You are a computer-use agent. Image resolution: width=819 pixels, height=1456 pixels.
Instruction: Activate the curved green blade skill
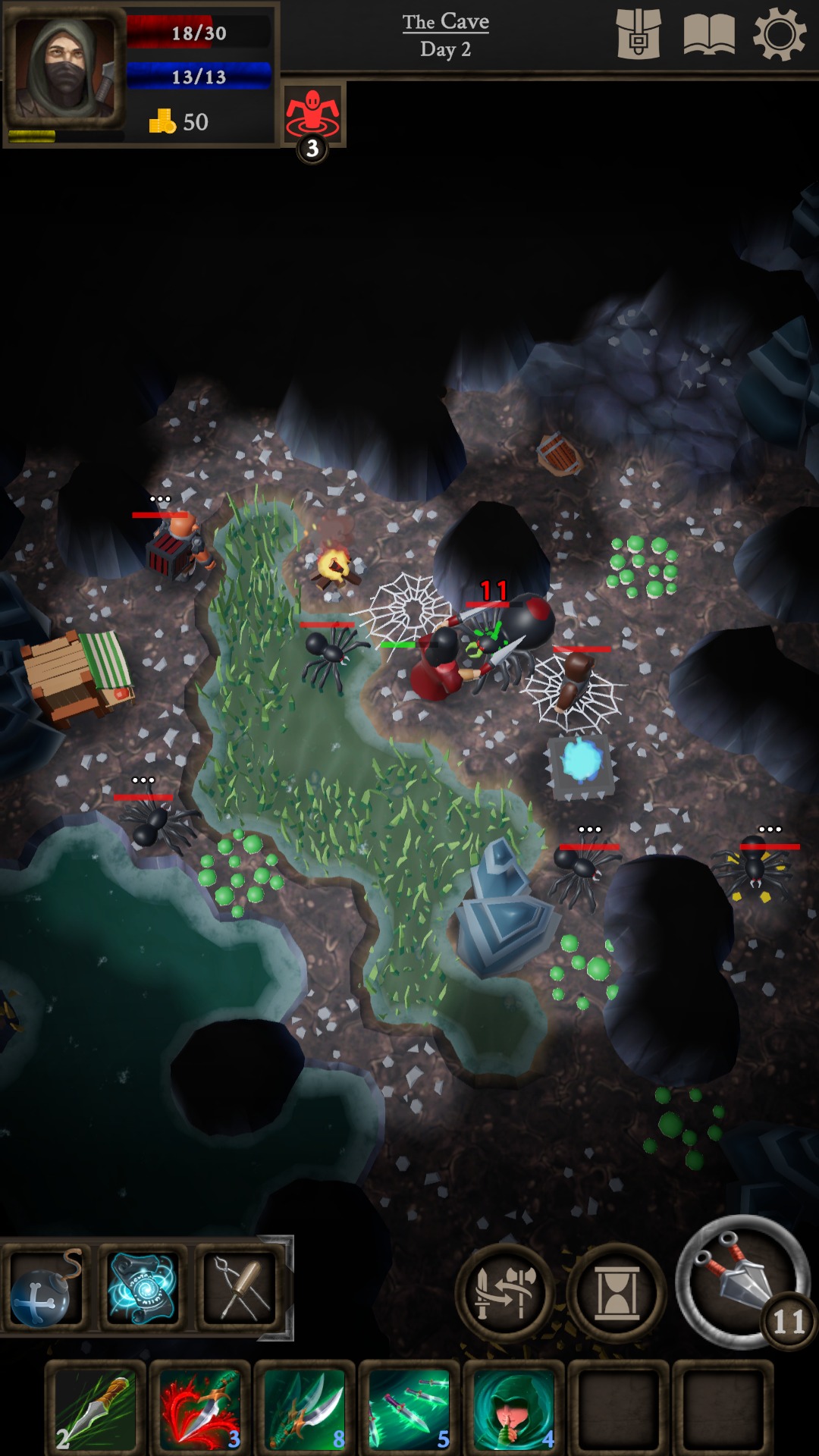point(305,1407)
